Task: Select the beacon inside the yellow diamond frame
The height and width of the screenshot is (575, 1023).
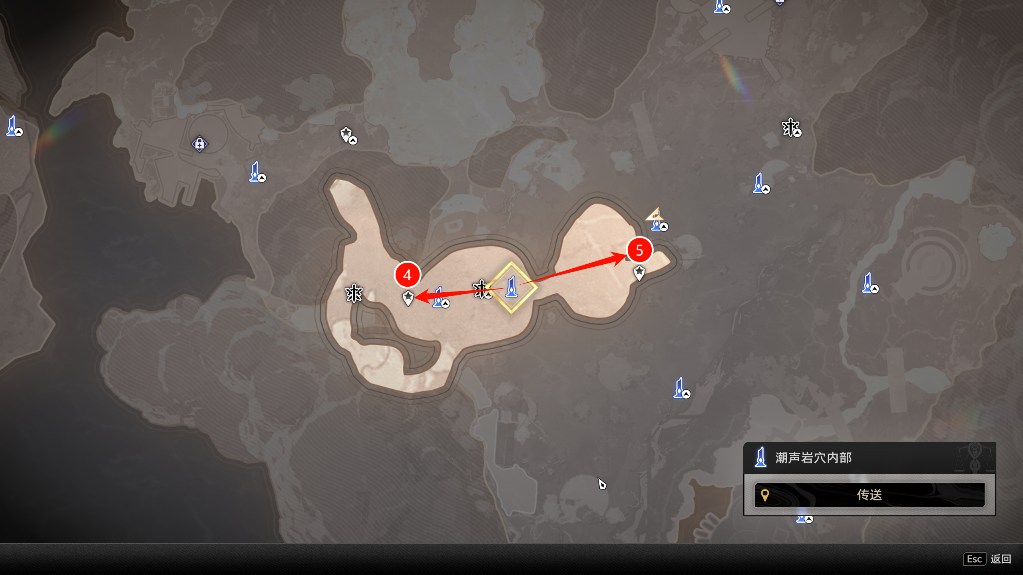Action: pyautogui.click(x=511, y=288)
